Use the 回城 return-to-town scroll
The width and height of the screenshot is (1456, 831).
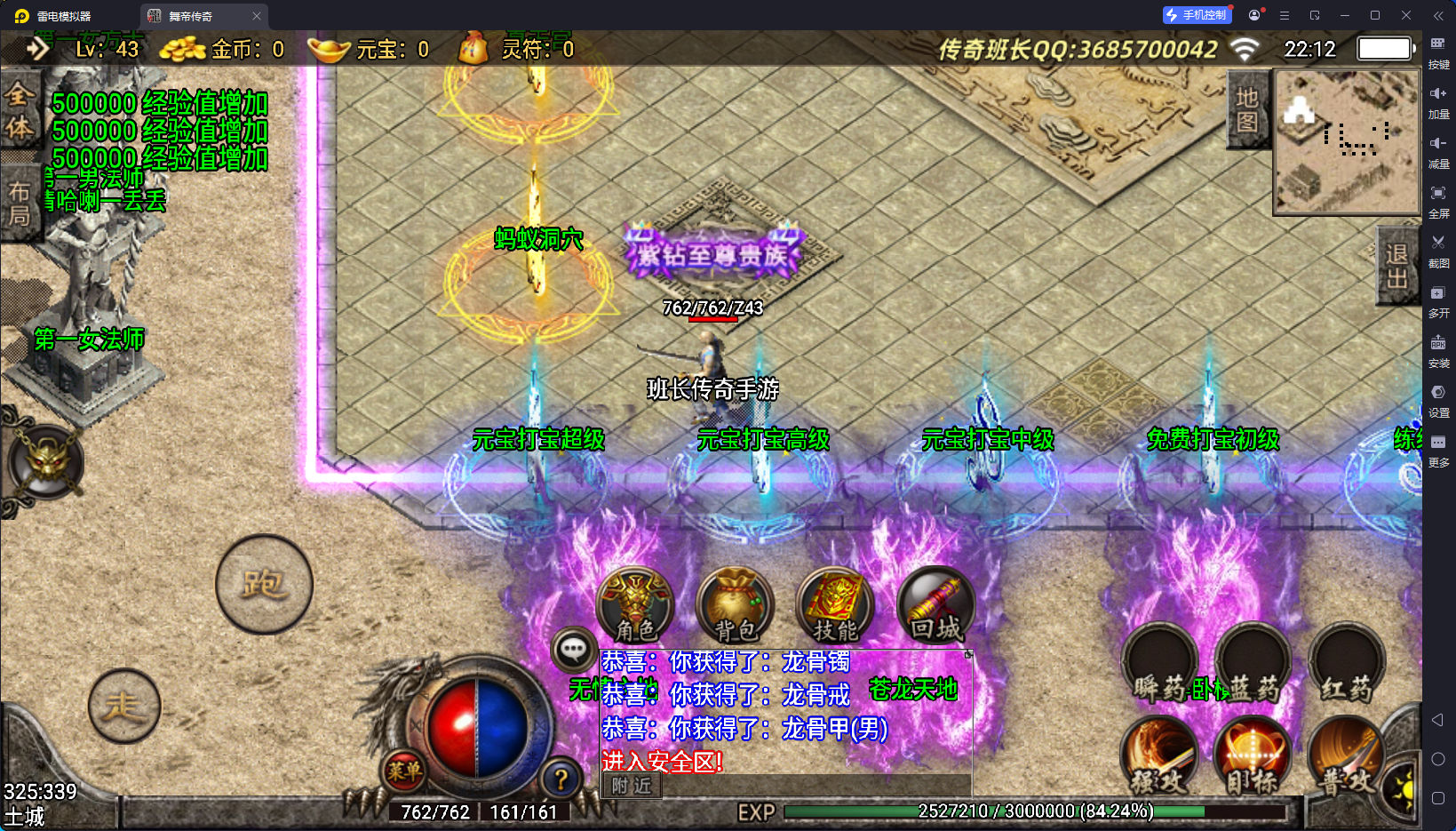pyautogui.click(x=935, y=605)
